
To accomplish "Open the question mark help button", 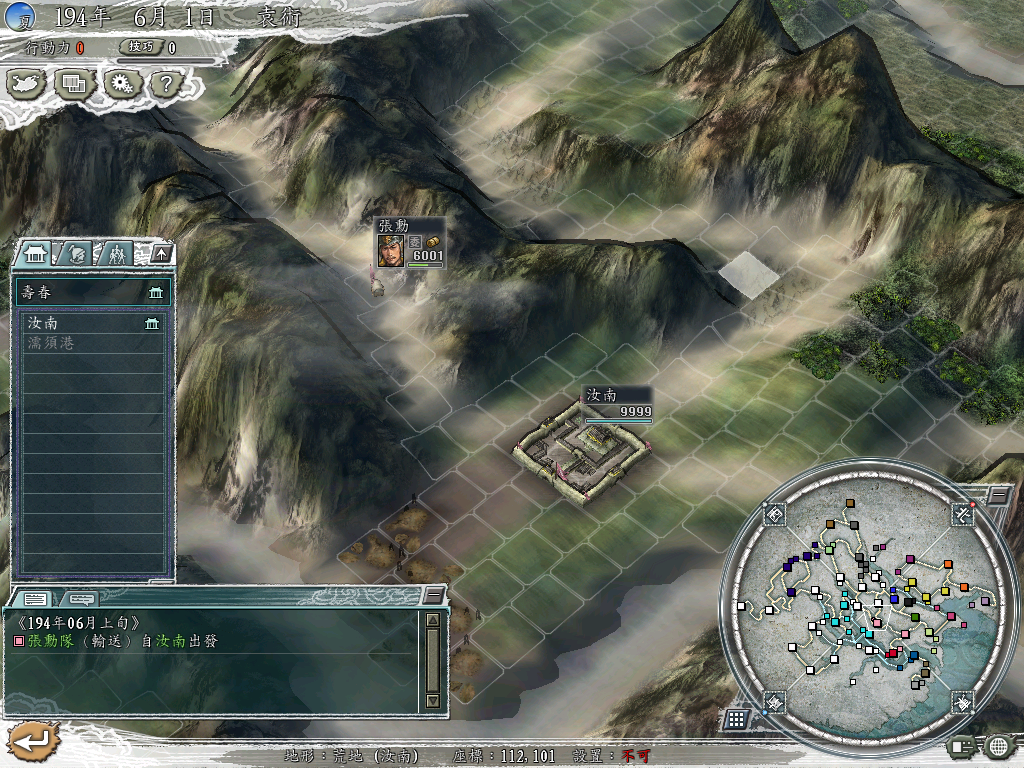I will point(165,84).
